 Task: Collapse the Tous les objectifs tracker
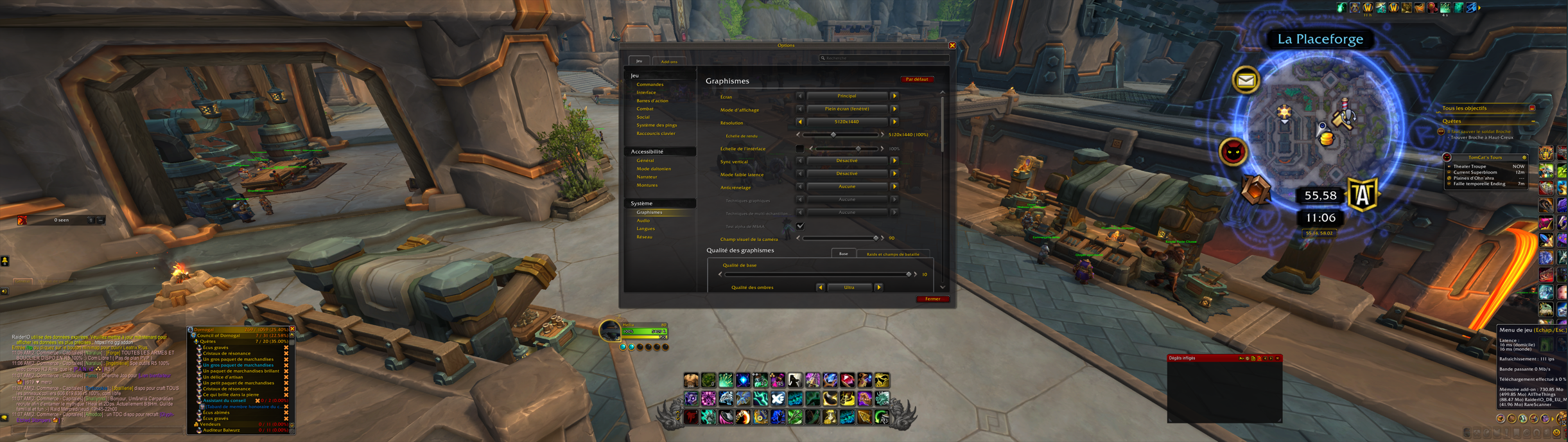tap(1531, 109)
